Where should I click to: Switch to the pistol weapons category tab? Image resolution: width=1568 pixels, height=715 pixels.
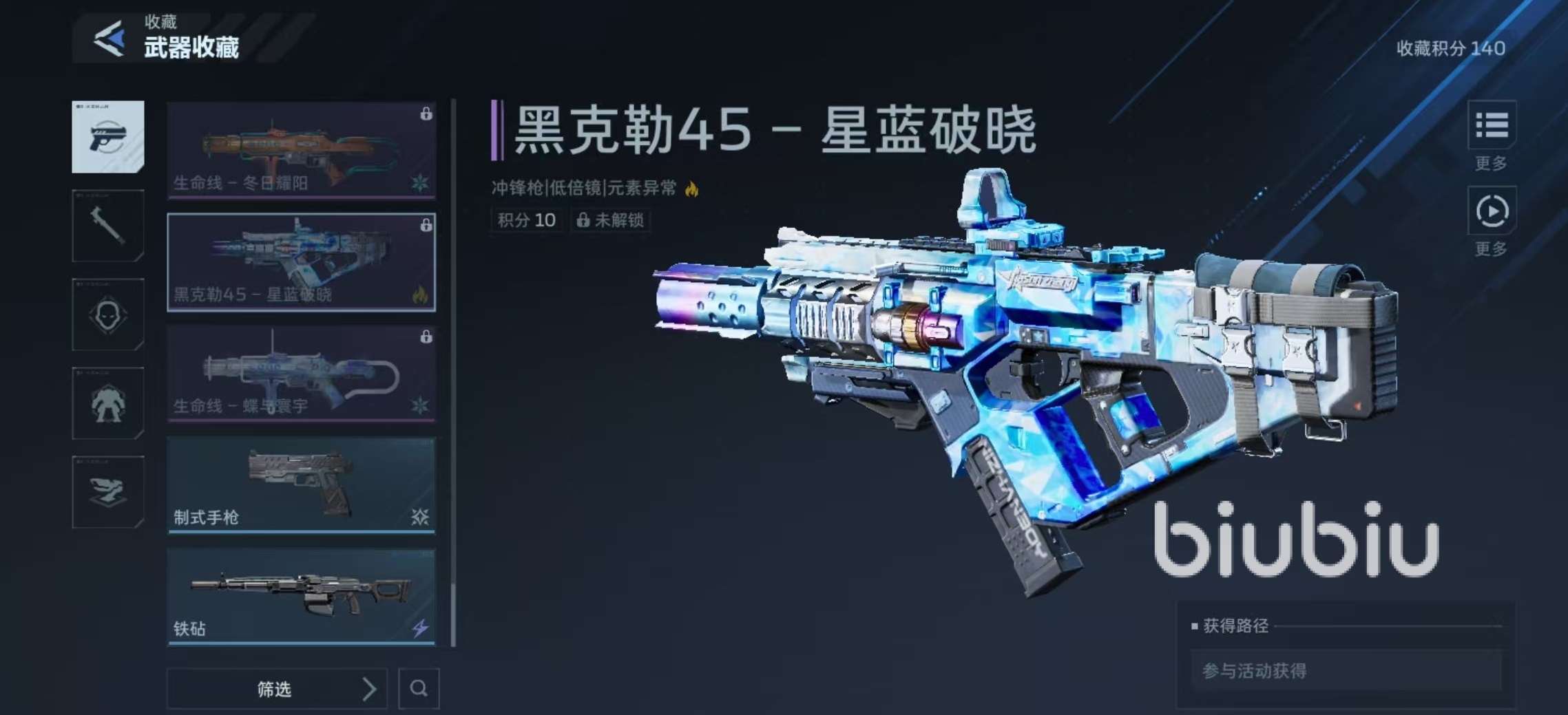coord(108,137)
